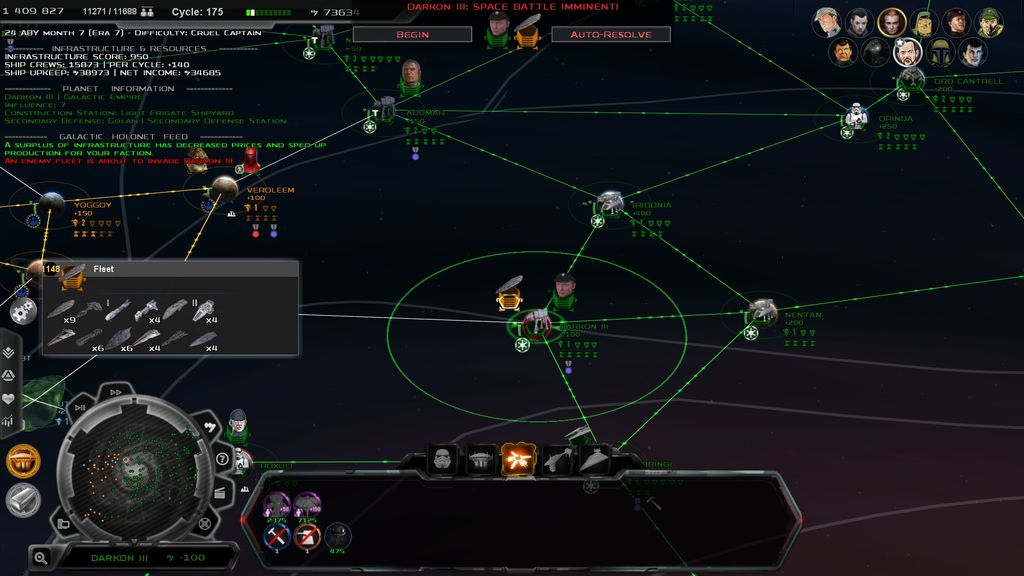Click the silver round ingot button
This screenshot has height=576, width=1024.
pos(22,499)
